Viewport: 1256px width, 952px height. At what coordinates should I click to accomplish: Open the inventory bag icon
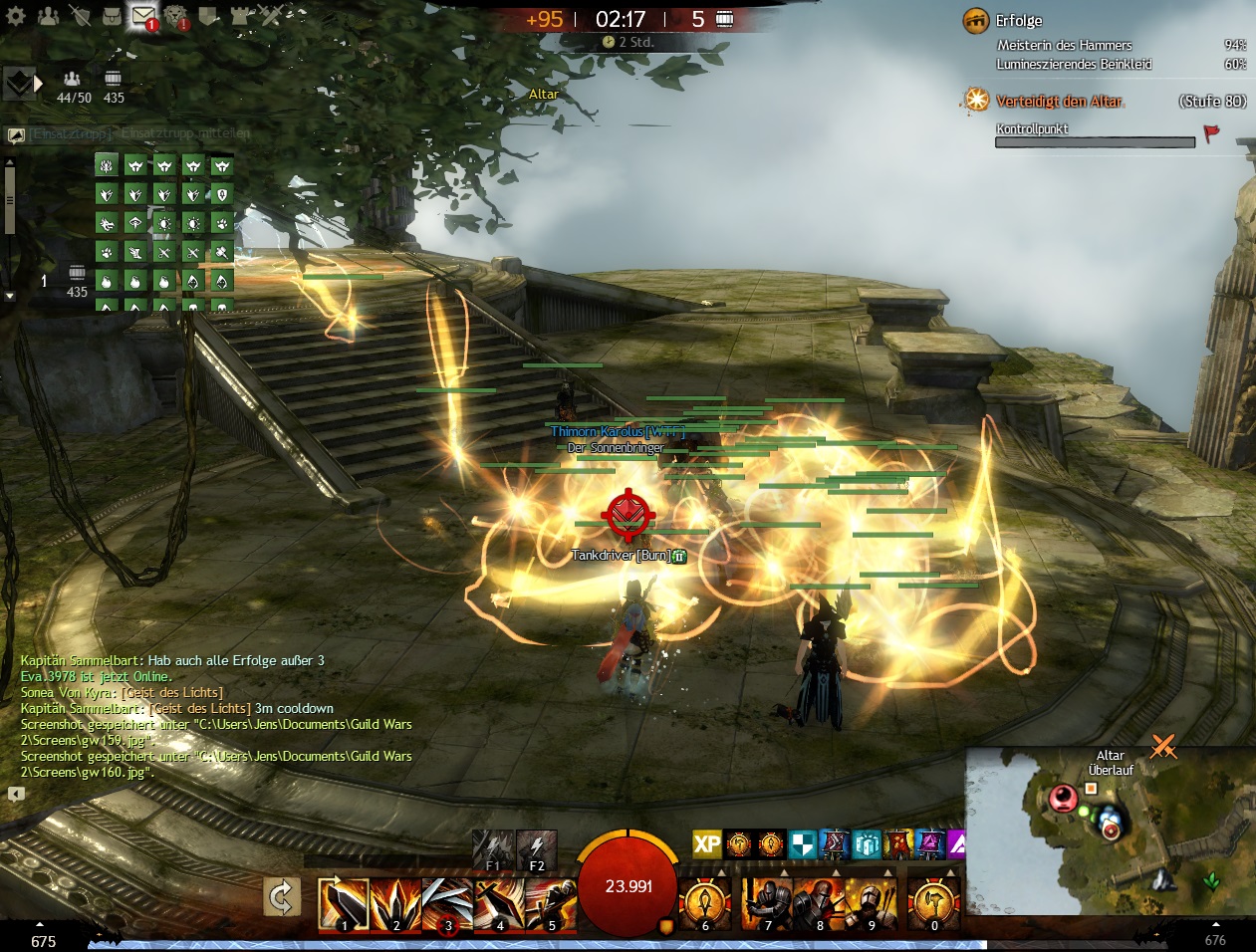(112, 16)
